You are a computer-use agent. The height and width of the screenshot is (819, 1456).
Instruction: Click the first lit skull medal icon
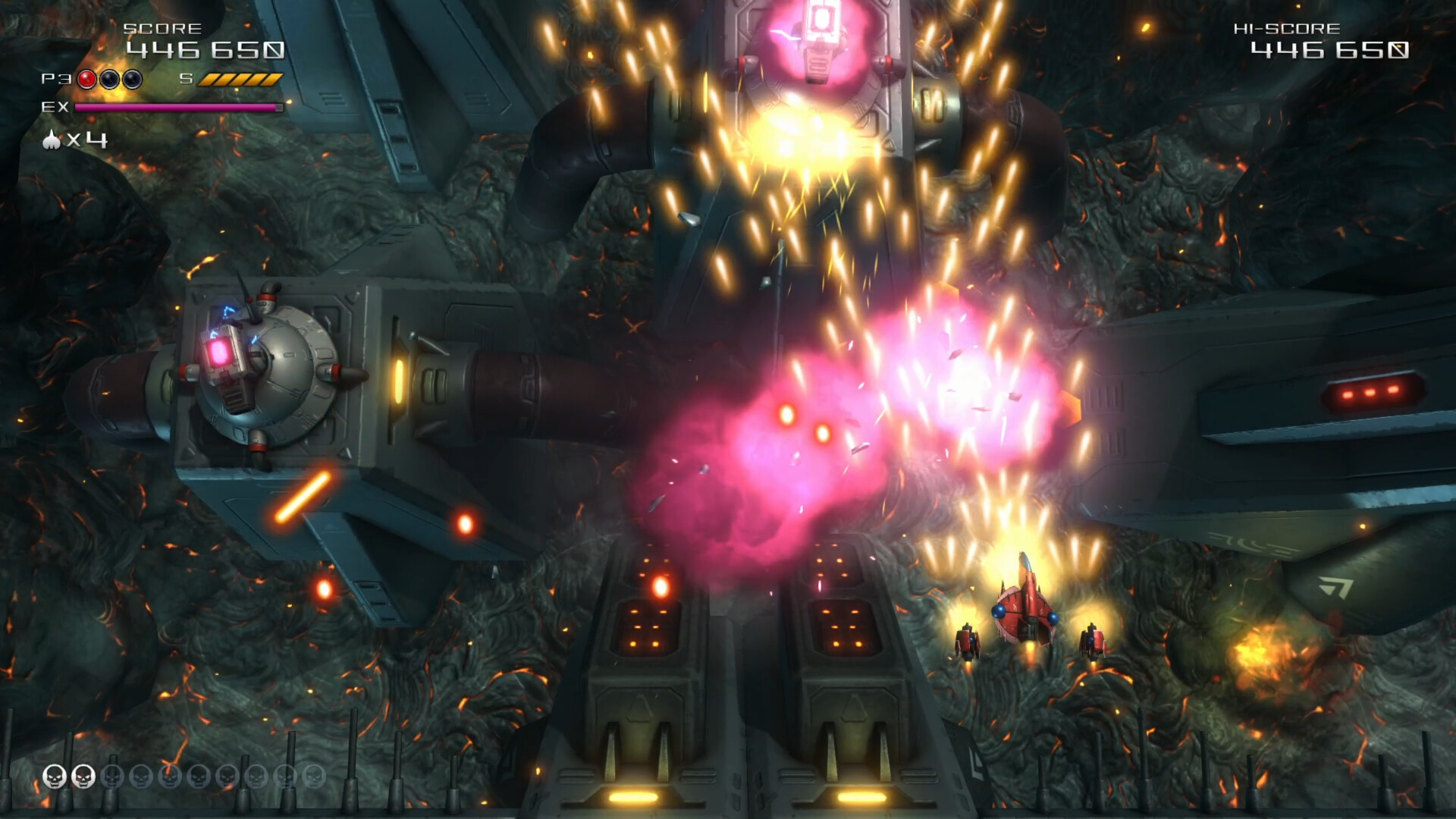pos(53,776)
